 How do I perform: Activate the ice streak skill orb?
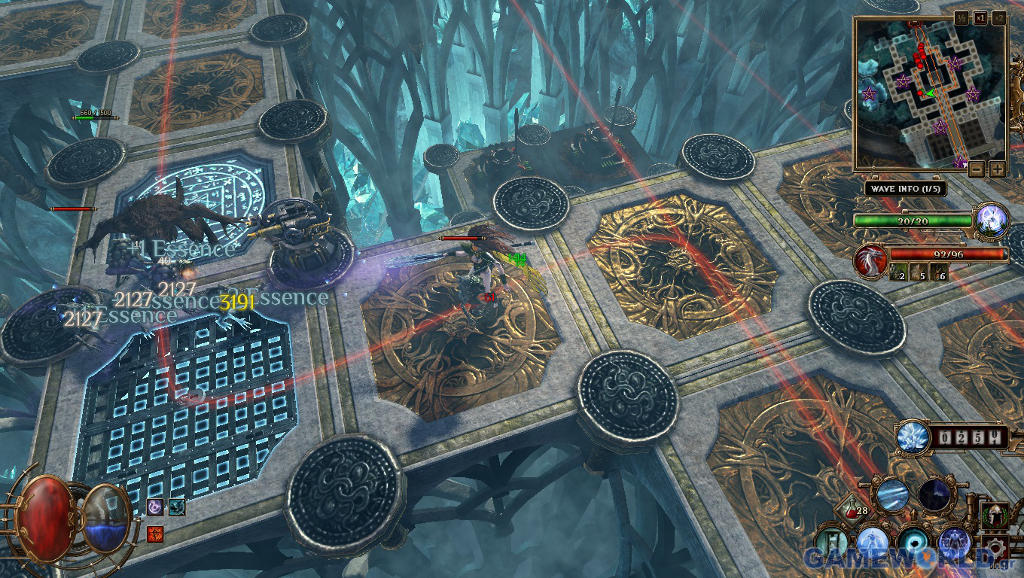pos(892,494)
